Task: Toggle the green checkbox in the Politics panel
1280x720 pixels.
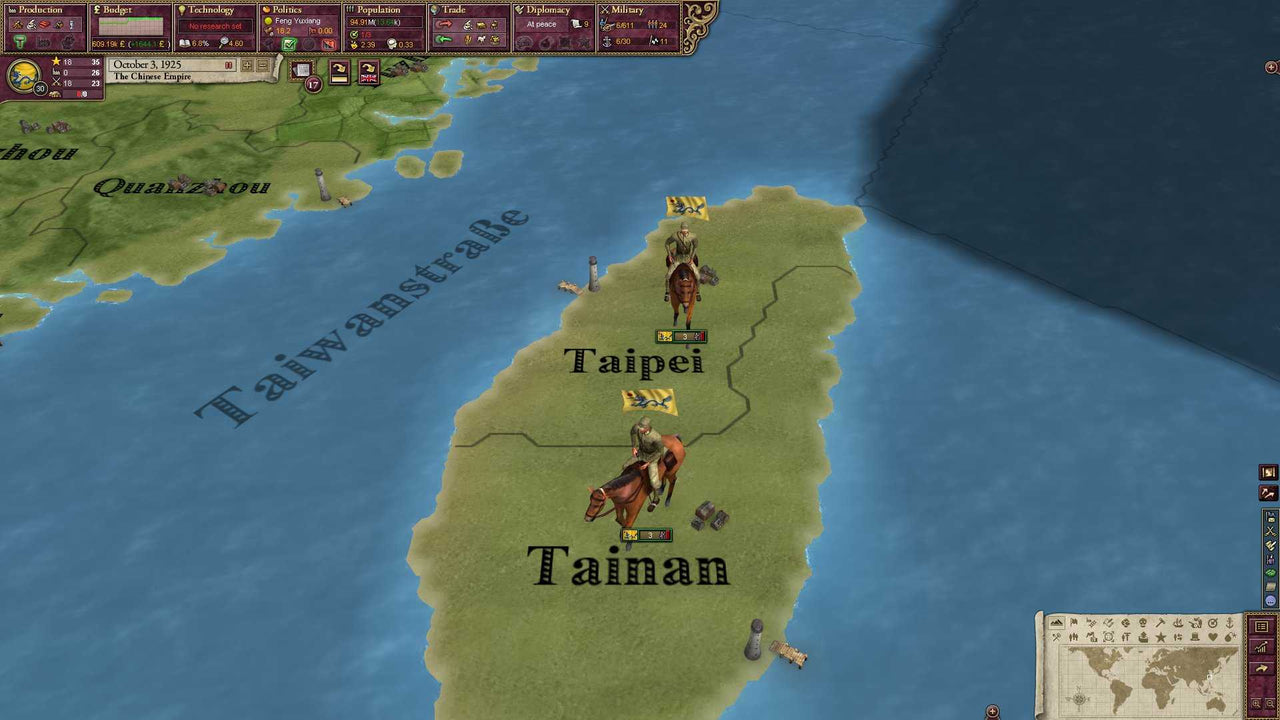Action: (288, 45)
